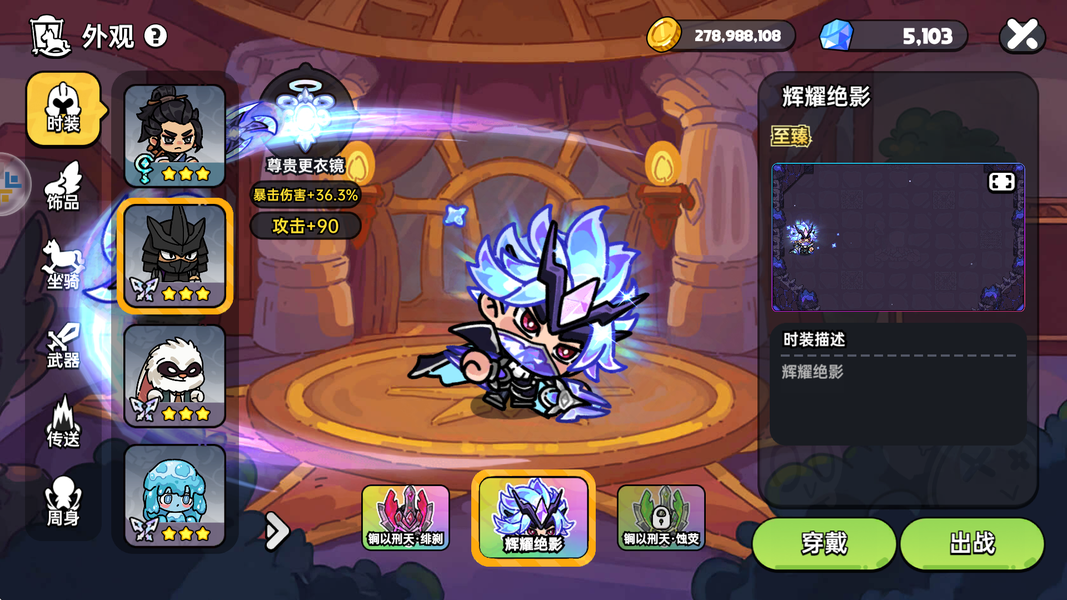This screenshot has width=1067, height=600.
Task: Select the locked 铜以刑天·蚀荧 green skin
Action: pyautogui.click(x=661, y=517)
